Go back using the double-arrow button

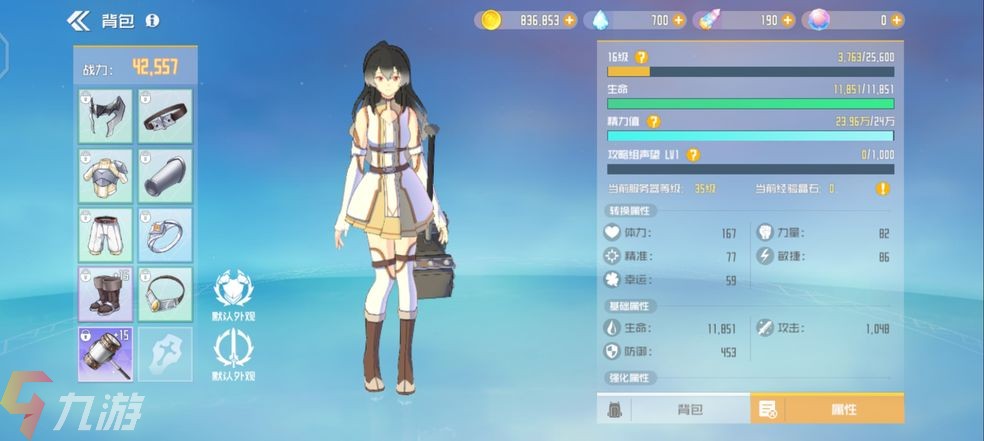78,20
